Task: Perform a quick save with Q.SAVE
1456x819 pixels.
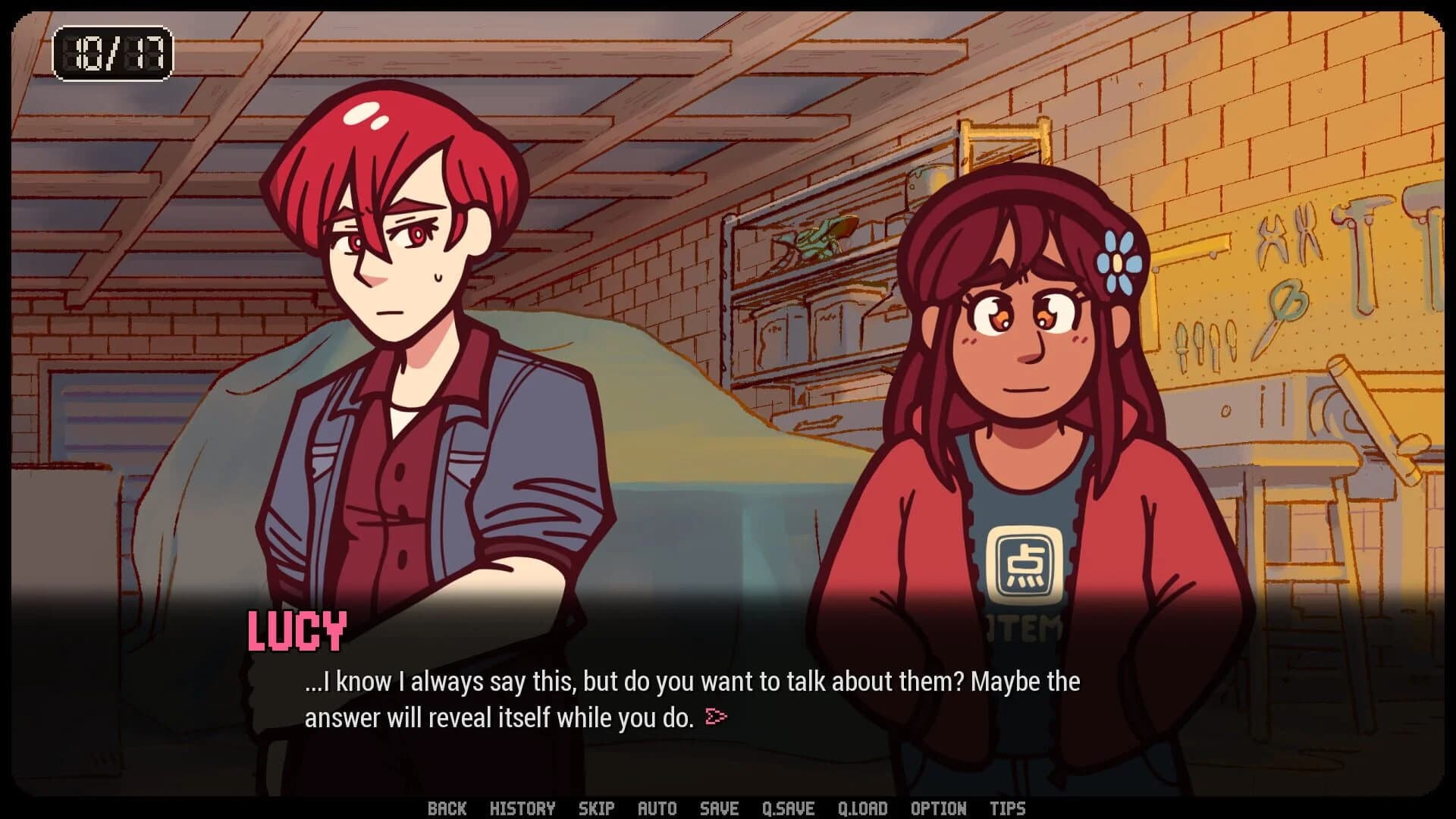Action: tap(789, 808)
